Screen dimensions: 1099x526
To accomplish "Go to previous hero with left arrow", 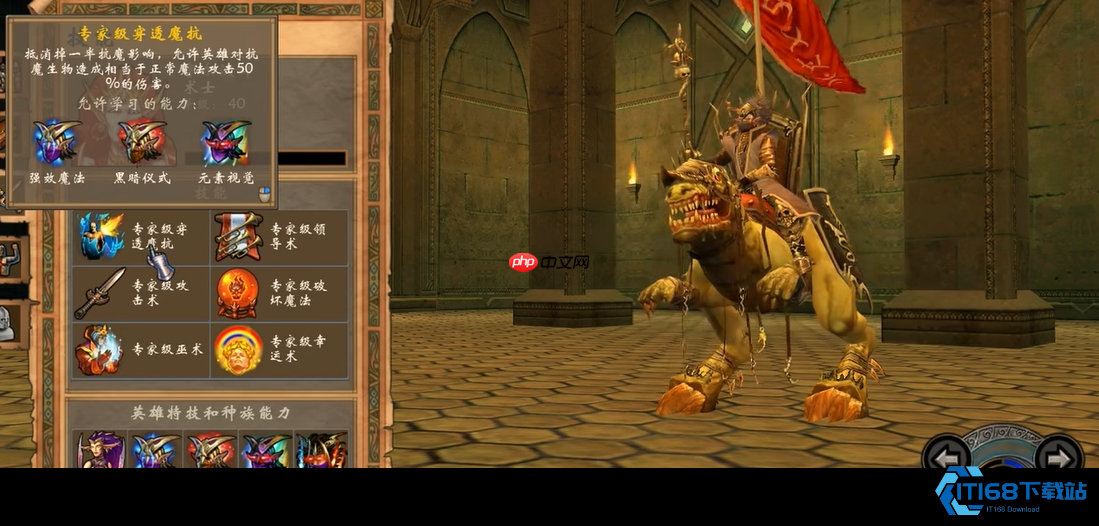I will 946,457.
